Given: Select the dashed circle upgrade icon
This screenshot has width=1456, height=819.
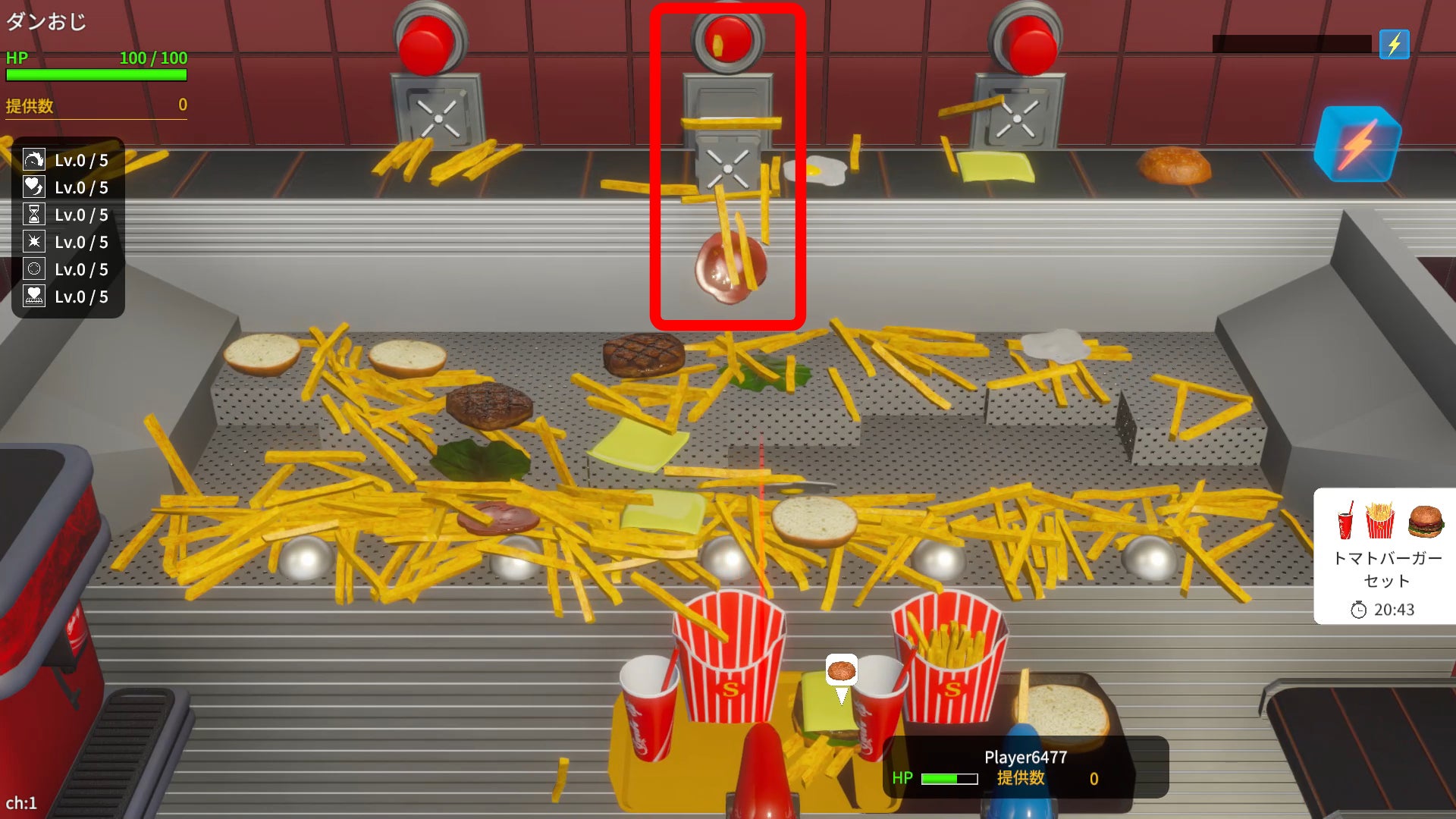Looking at the screenshot, I should (x=34, y=269).
